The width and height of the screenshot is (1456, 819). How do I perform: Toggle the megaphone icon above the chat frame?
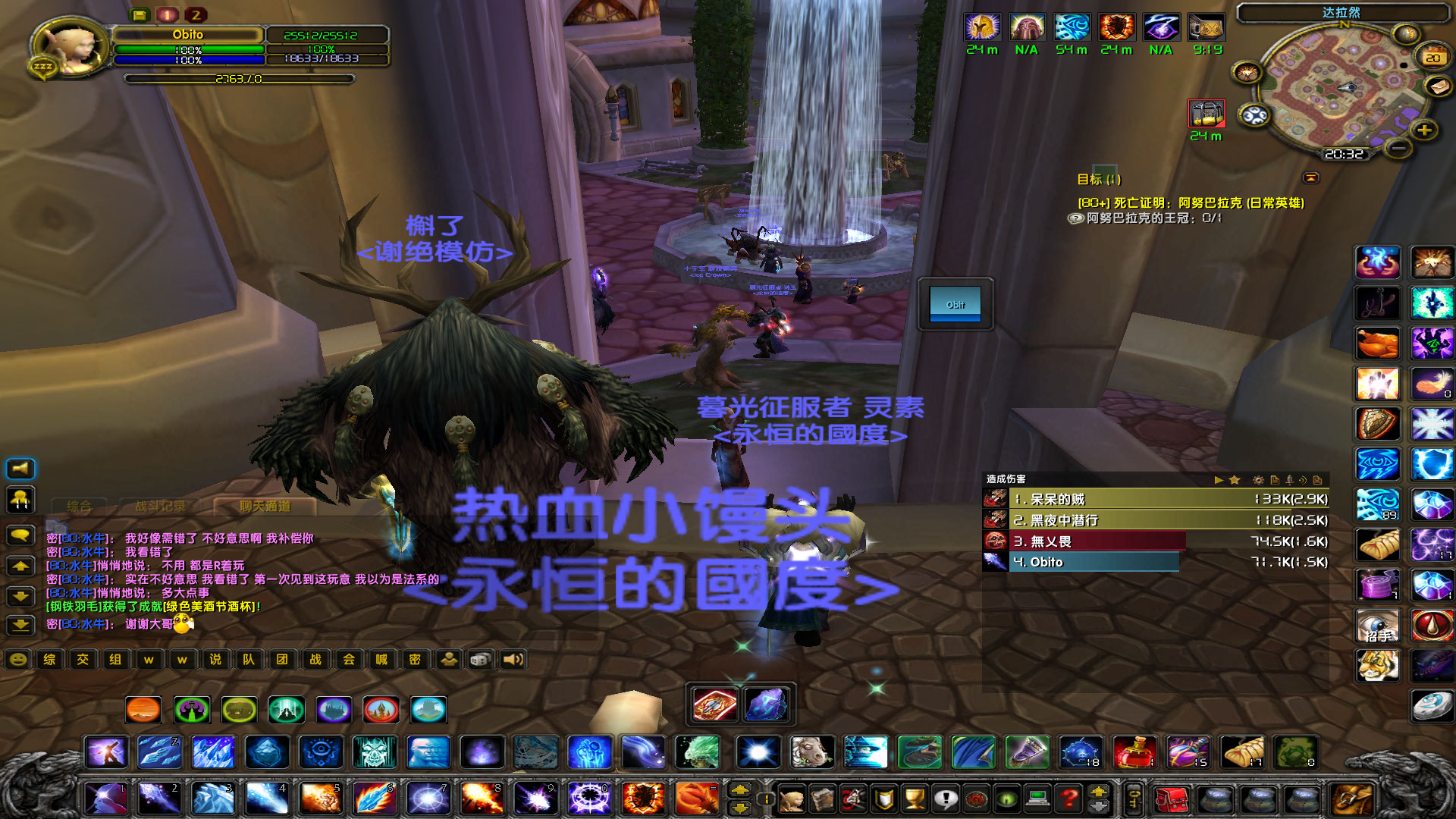click(x=20, y=468)
